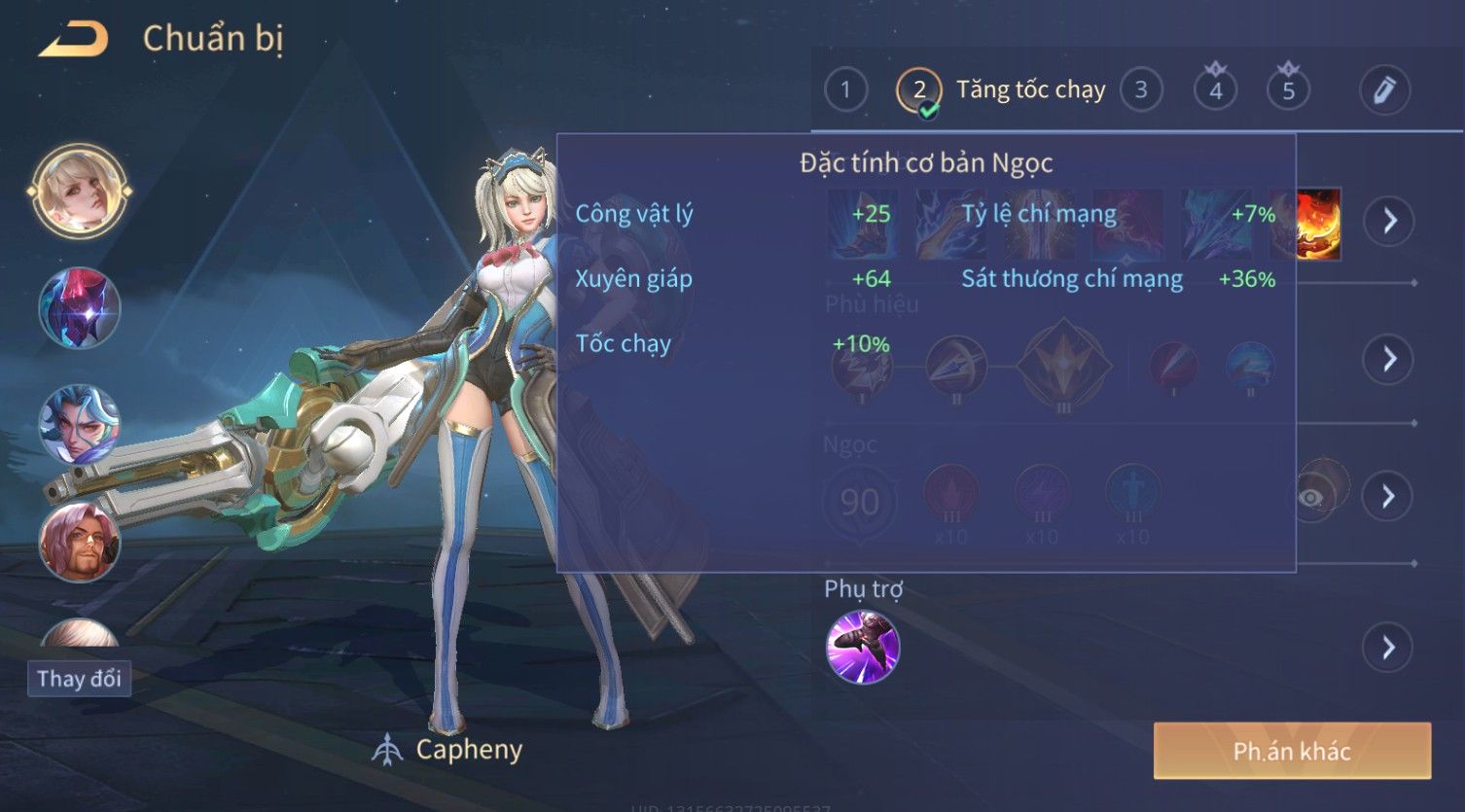Edit the preset with the pencil icon
Viewport: 1465px width, 812px height.
pyautogui.click(x=1384, y=90)
